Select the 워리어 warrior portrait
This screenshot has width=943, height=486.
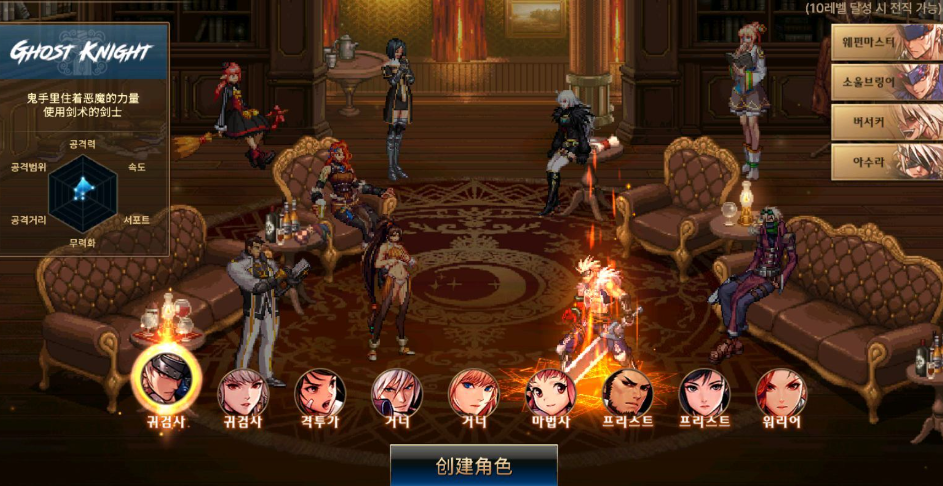[781, 391]
